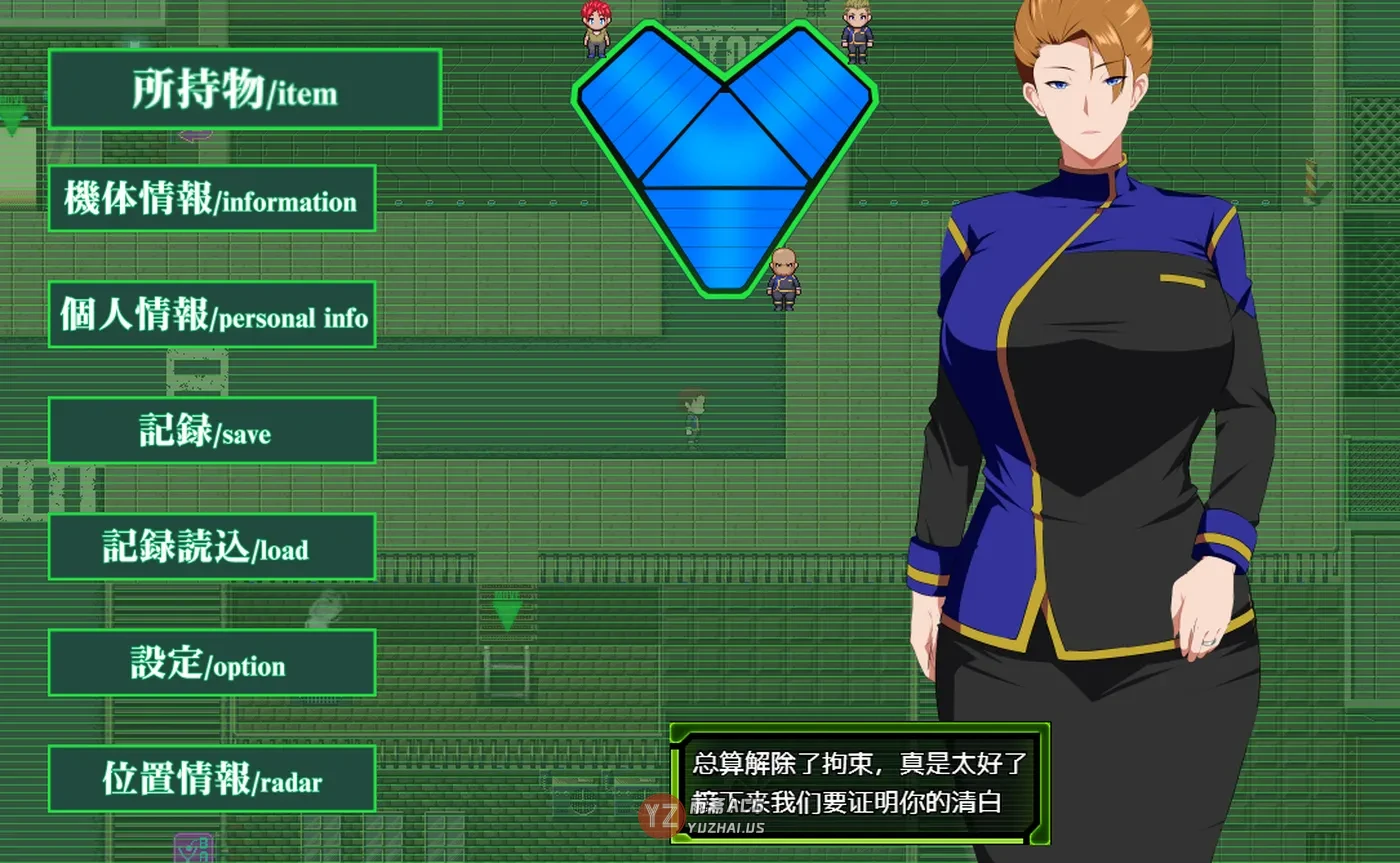The image size is (1400, 863).
Task: Show the 位置情報/radar screen
Action: tap(211, 778)
